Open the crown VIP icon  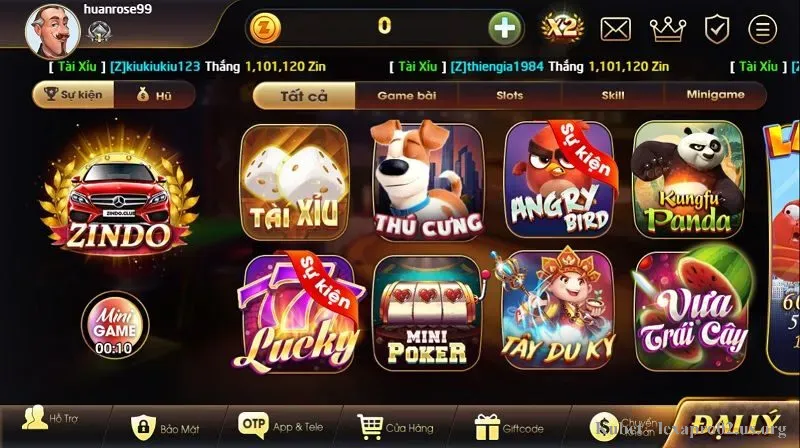click(667, 28)
